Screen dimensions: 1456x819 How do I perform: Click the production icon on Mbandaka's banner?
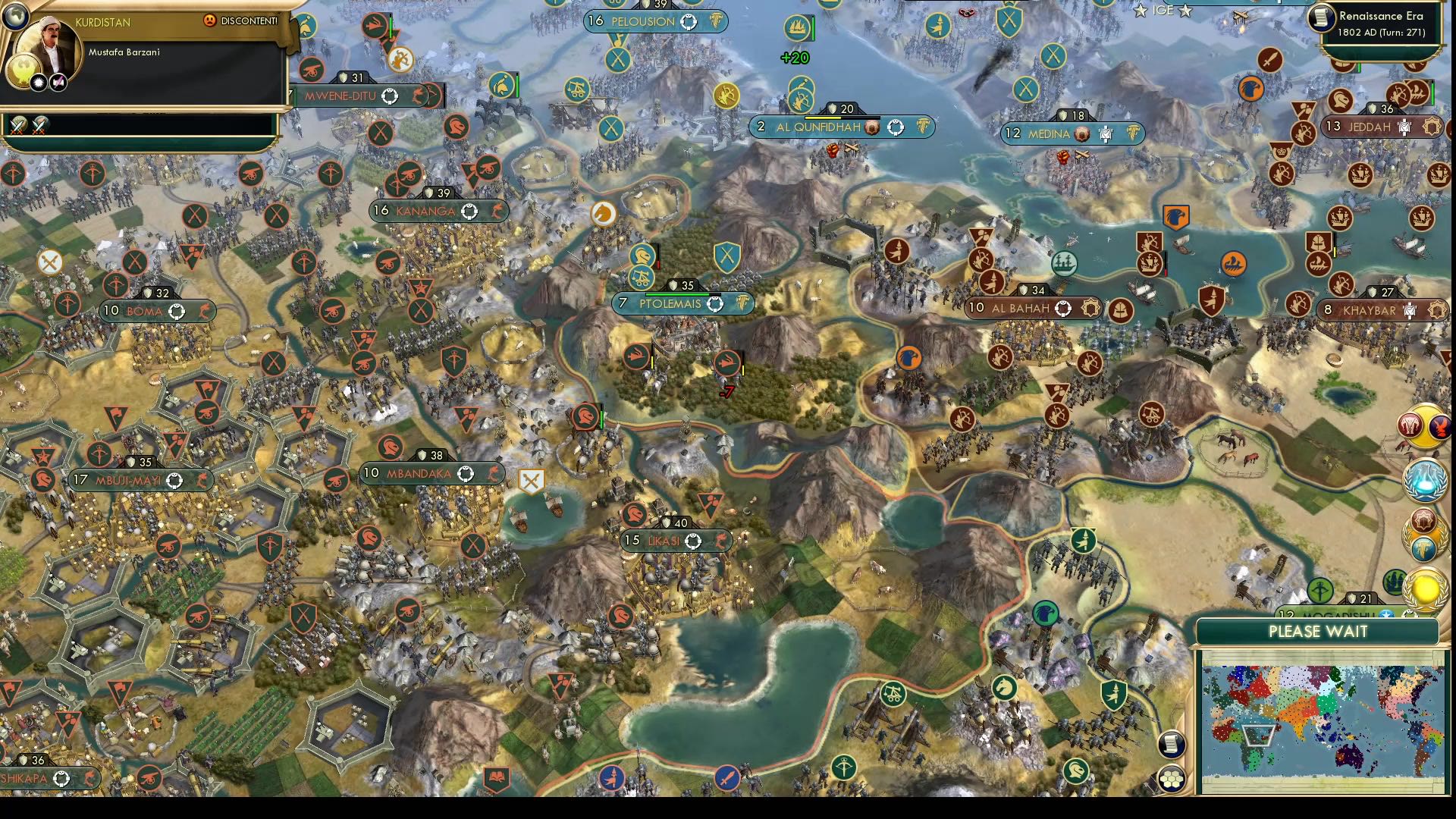pos(493,474)
